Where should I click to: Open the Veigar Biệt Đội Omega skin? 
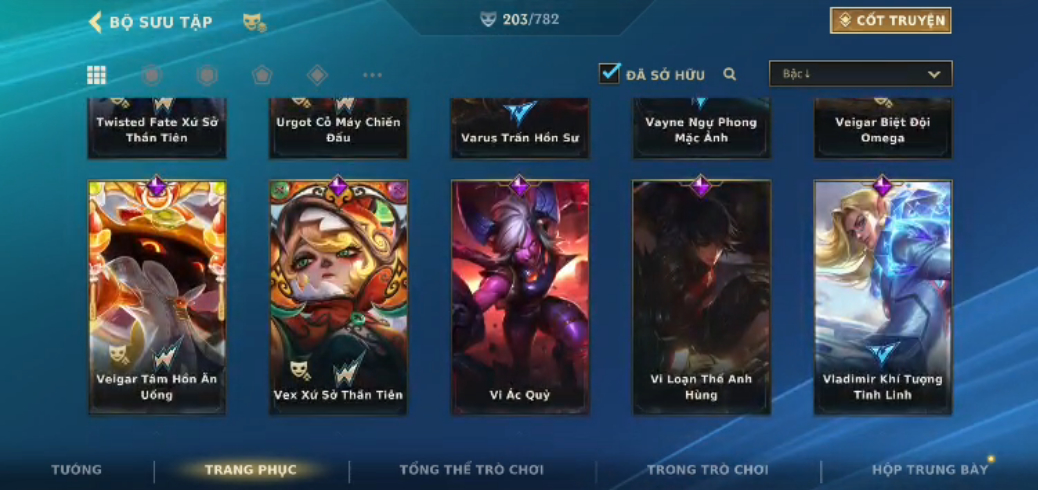pos(882,128)
